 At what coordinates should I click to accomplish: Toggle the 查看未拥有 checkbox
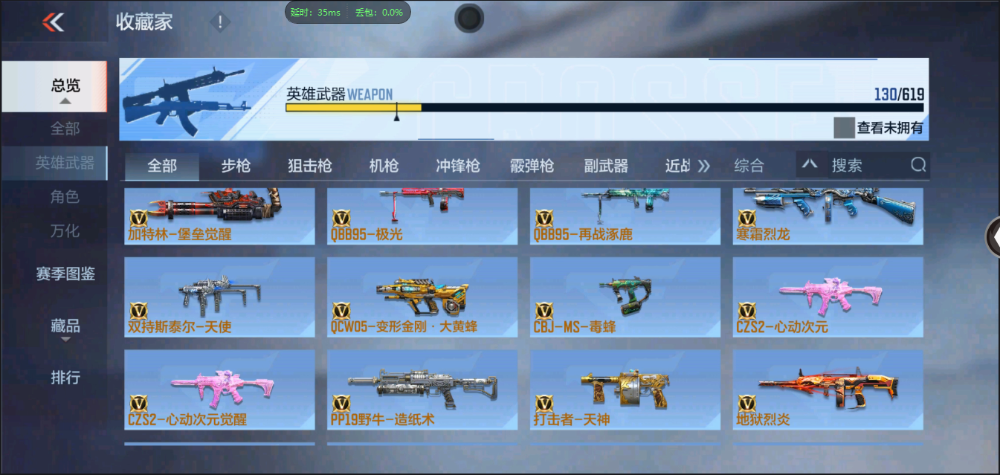(x=844, y=128)
